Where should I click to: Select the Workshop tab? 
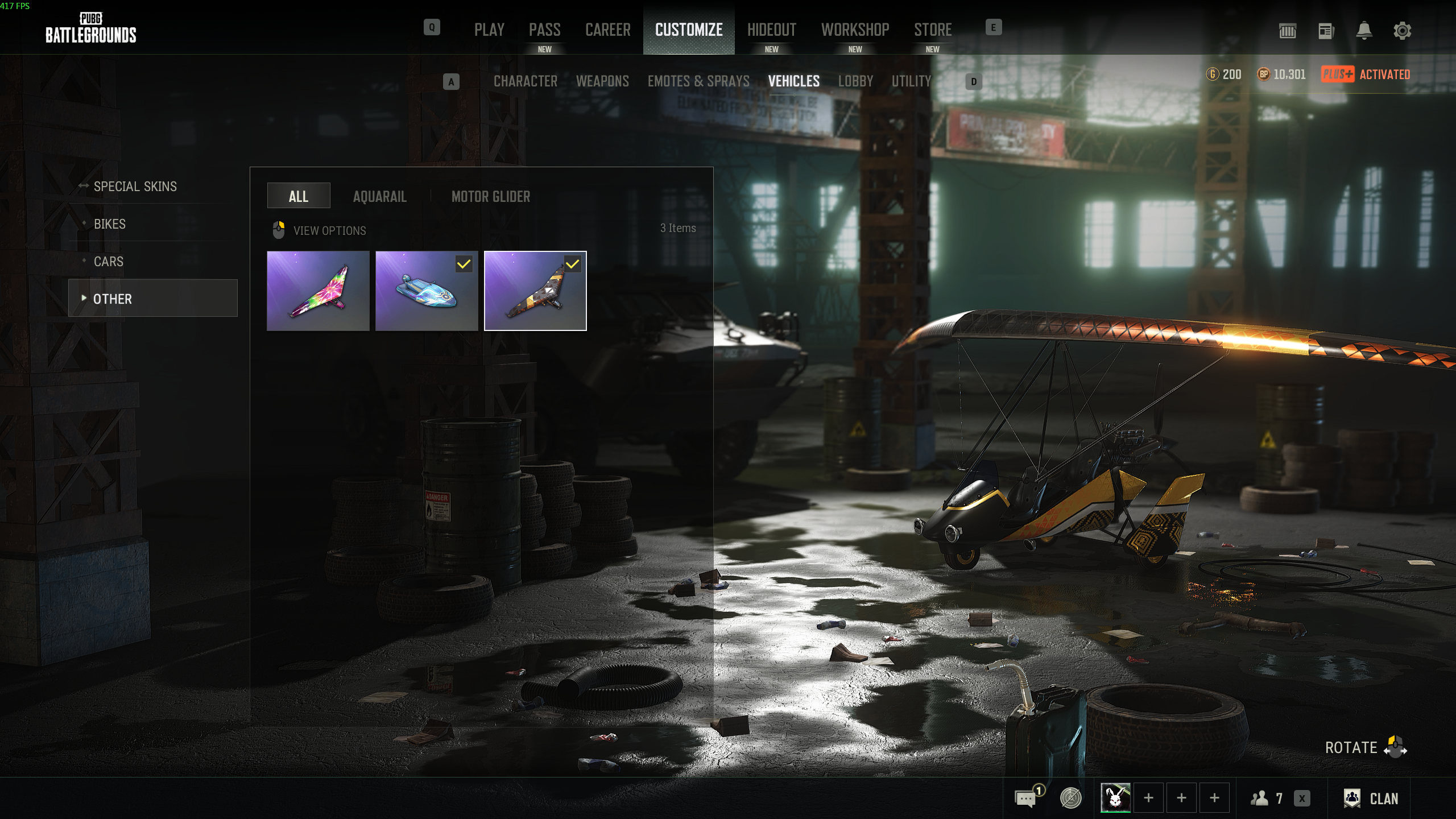click(x=855, y=30)
